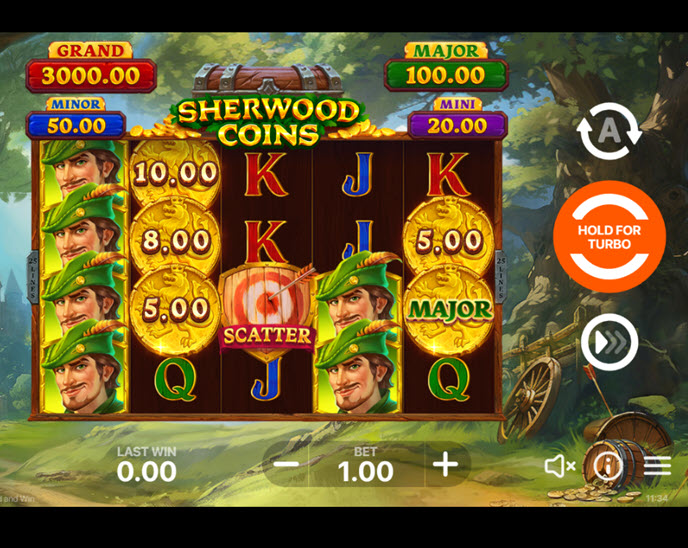This screenshot has width=688, height=548.
Task: Unmute the game sound
Action: coord(559,466)
